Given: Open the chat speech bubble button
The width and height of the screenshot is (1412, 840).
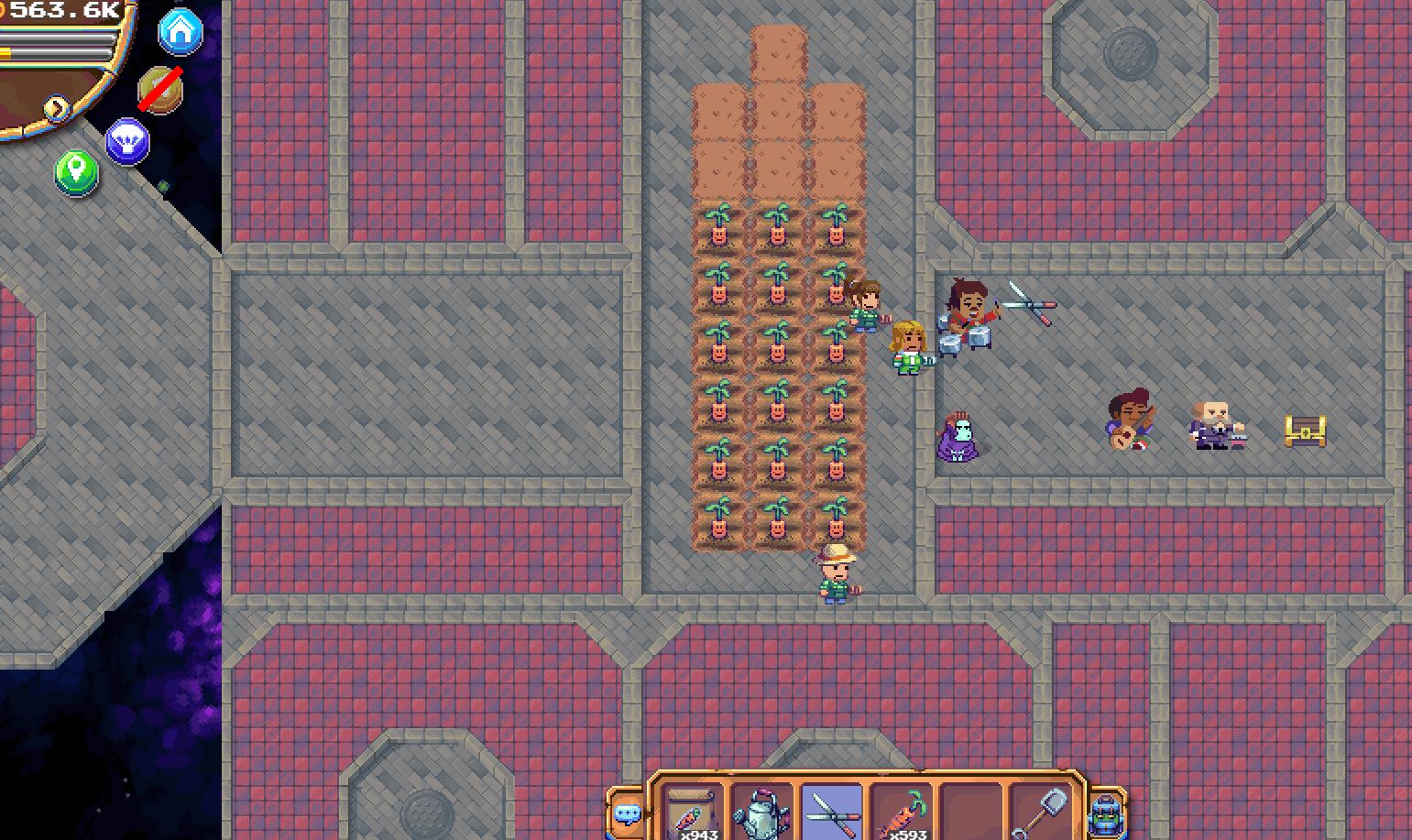Looking at the screenshot, I should pos(628,813).
